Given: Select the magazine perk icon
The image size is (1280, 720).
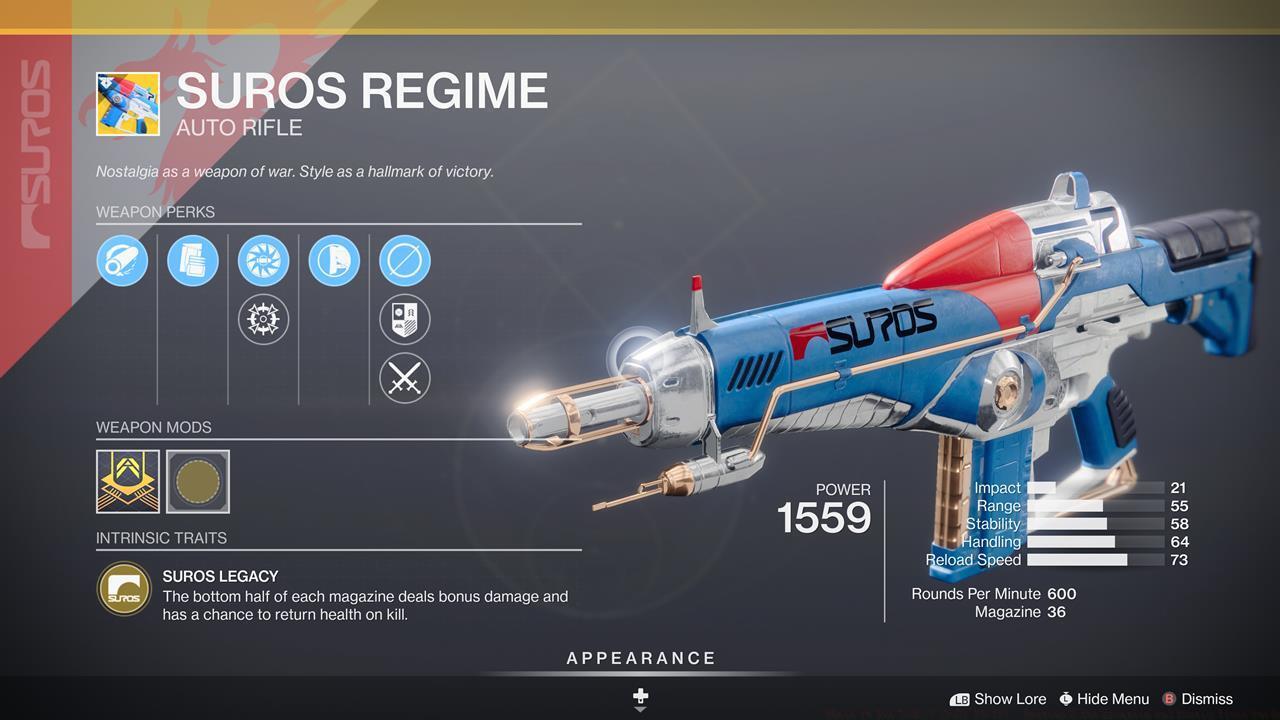Looking at the screenshot, I should click(x=192, y=261).
